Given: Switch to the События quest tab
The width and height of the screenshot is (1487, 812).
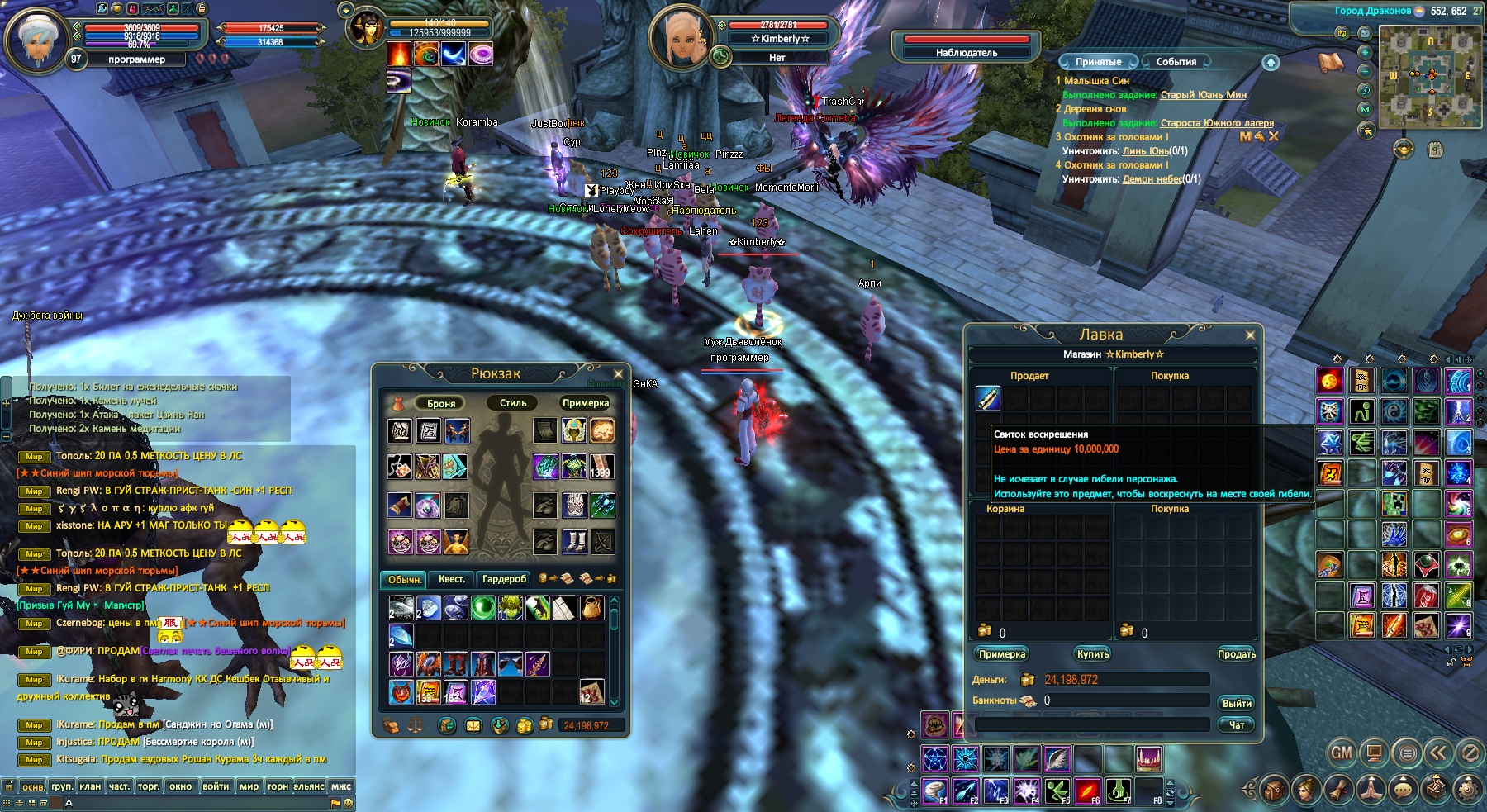Looking at the screenshot, I should coord(1176,62).
